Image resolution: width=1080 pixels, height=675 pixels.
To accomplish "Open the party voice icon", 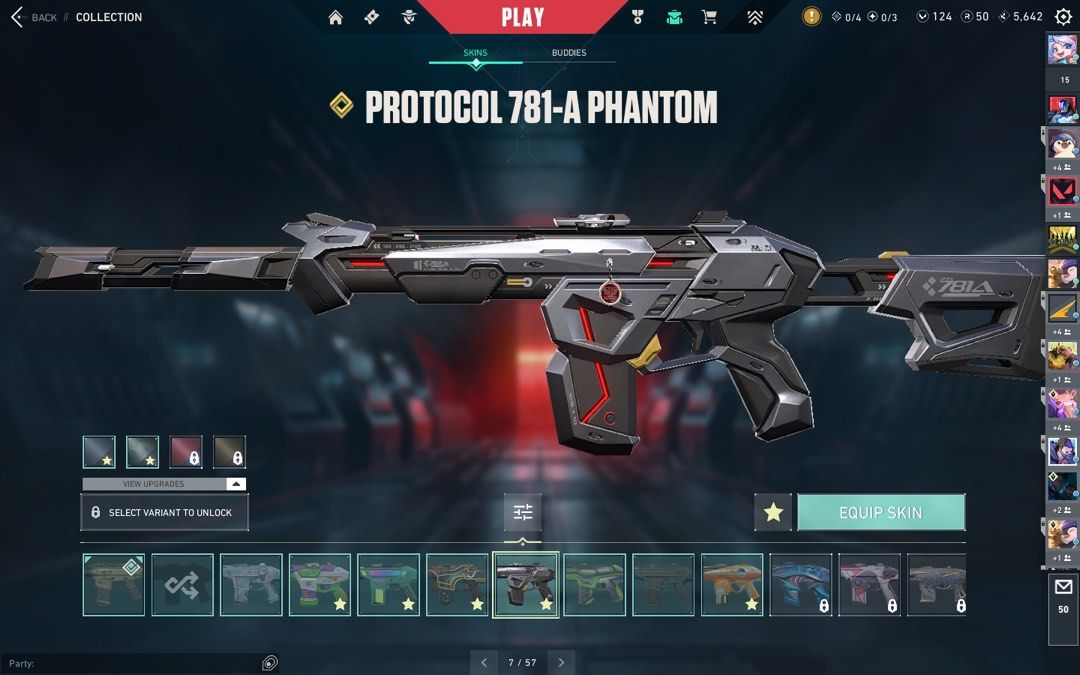I will coord(270,663).
